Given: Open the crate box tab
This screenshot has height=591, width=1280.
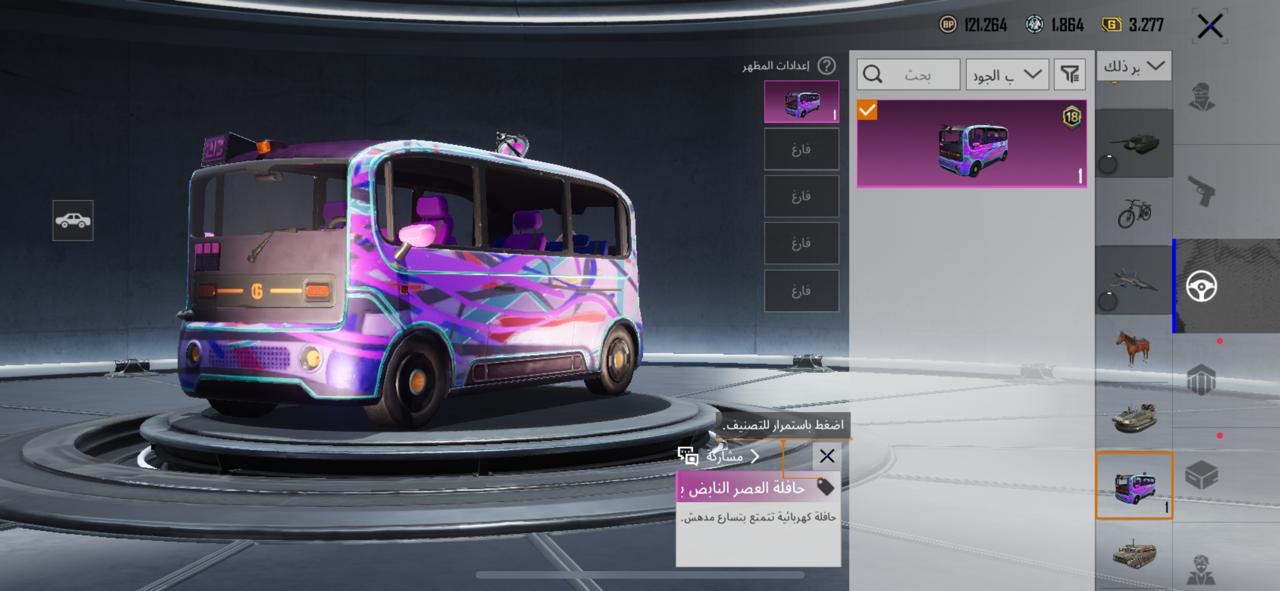Looking at the screenshot, I should click(1202, 475).
